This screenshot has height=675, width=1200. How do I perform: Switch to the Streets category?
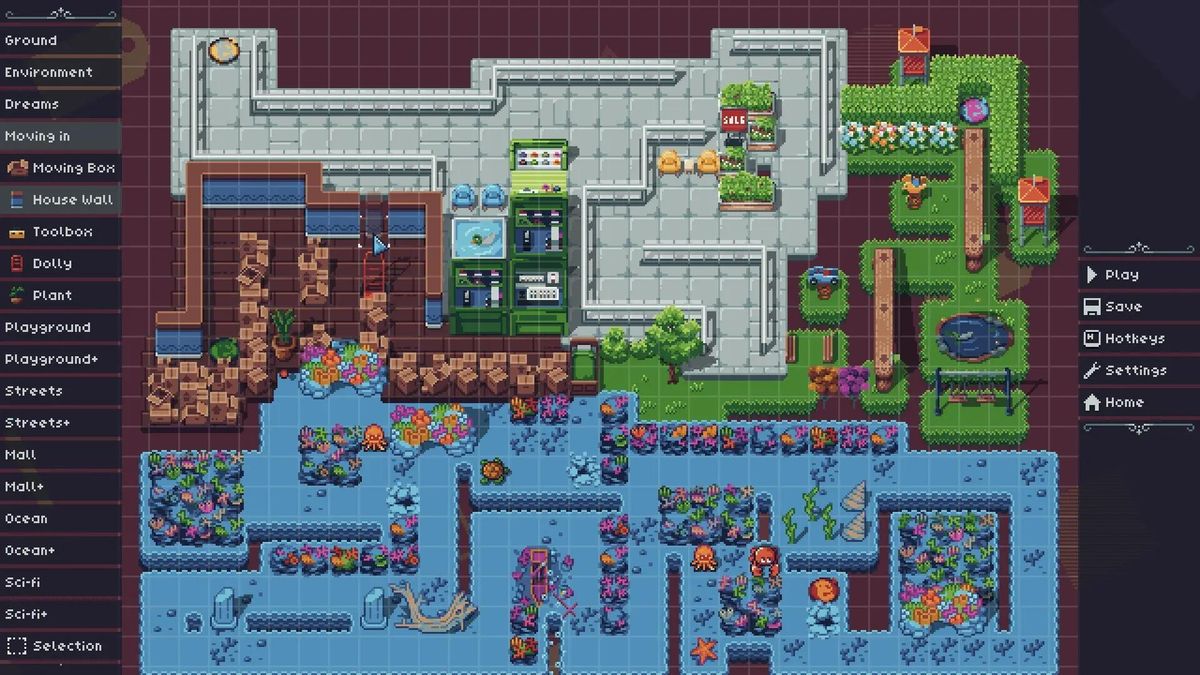(x=33, y=391)
